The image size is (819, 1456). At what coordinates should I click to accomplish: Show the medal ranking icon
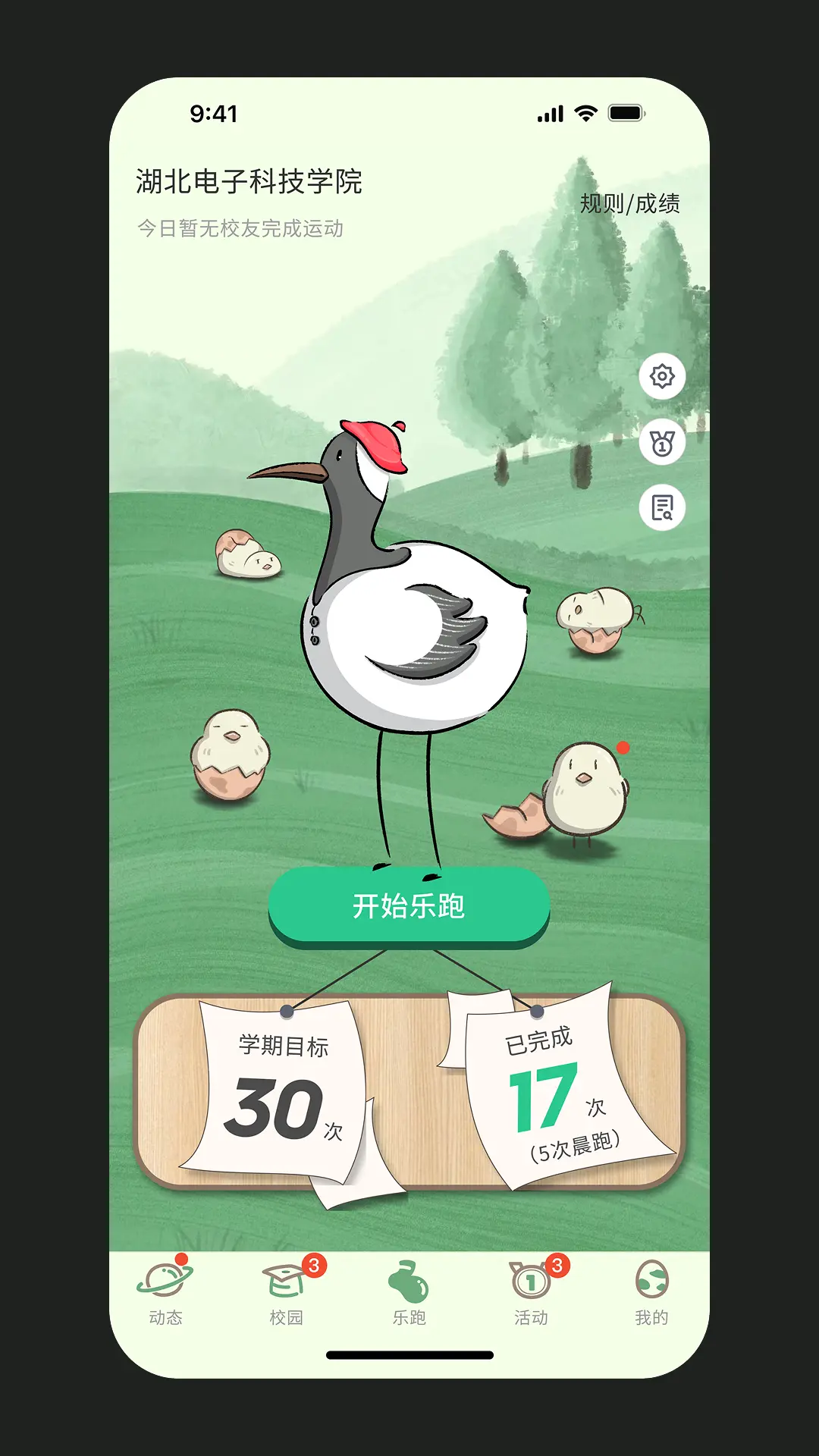click(662, 442)
